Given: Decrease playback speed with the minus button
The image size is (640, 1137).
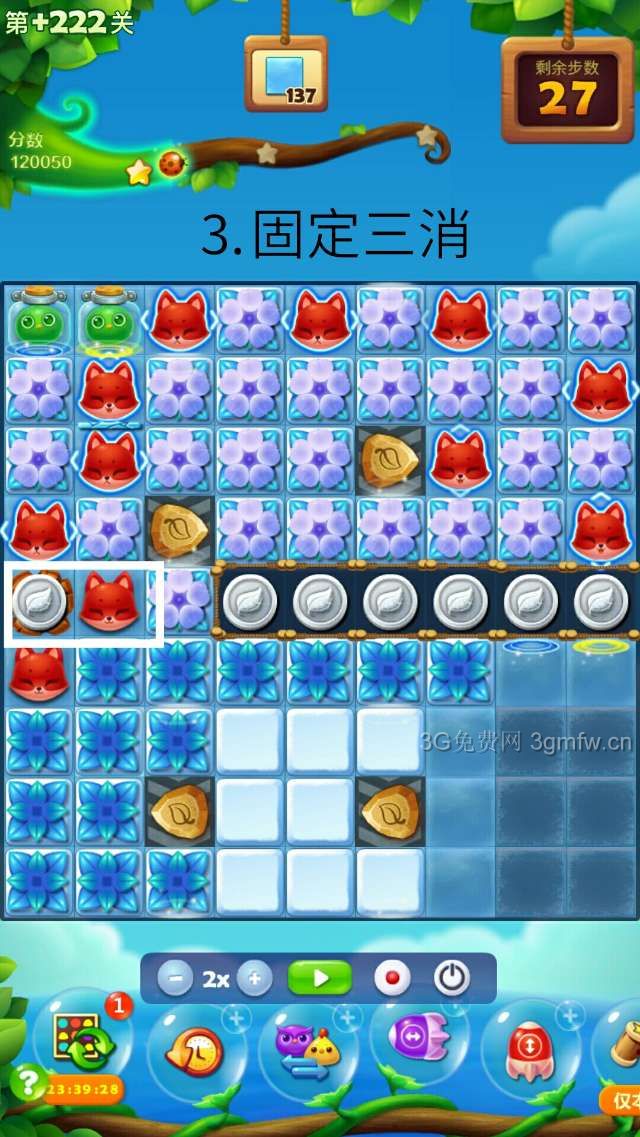Looking at the screenshot, I should click(x=175, y=978).
